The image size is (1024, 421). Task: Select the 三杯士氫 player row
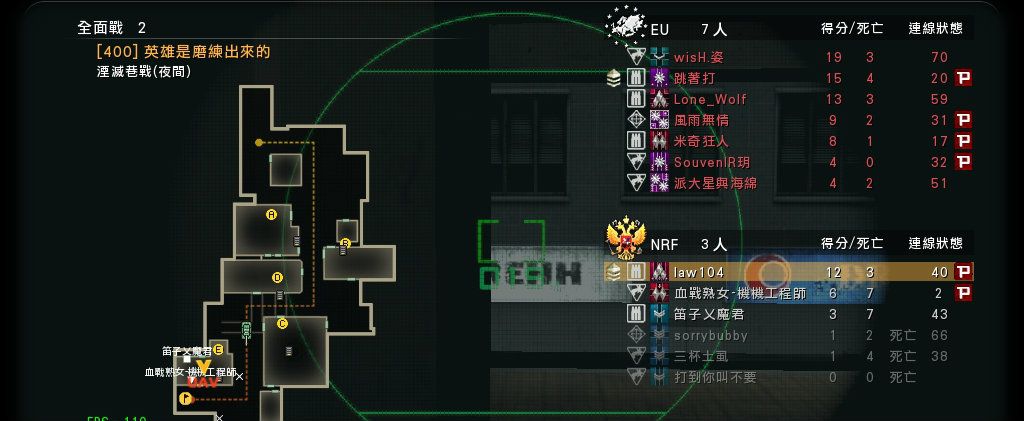pyautogui.click(x=700, y=356)
